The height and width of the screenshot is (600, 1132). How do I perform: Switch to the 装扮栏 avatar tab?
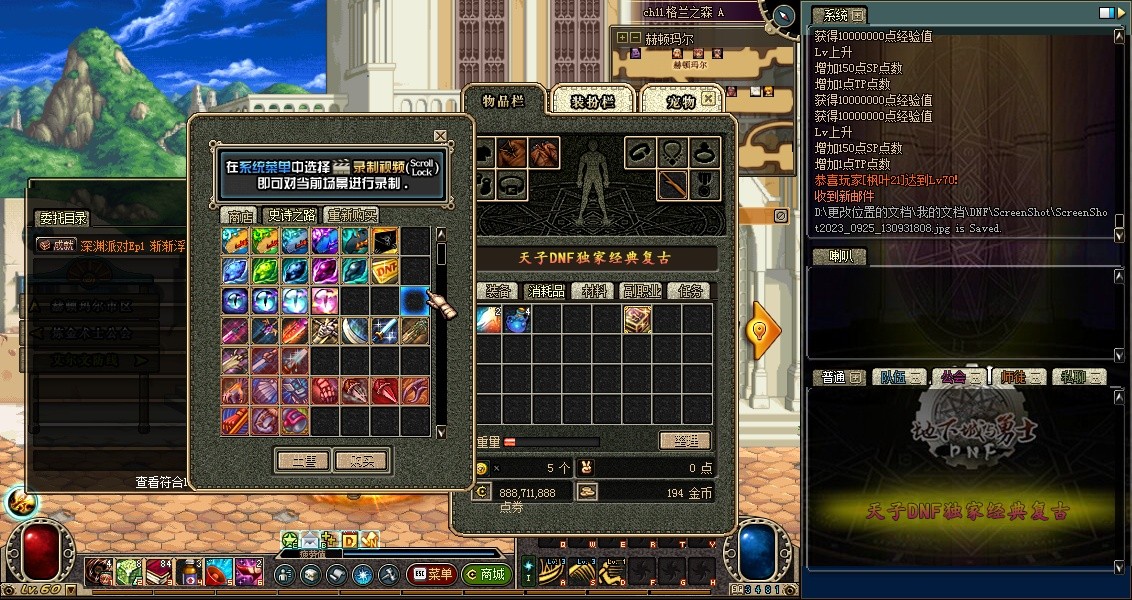[592, 101]
